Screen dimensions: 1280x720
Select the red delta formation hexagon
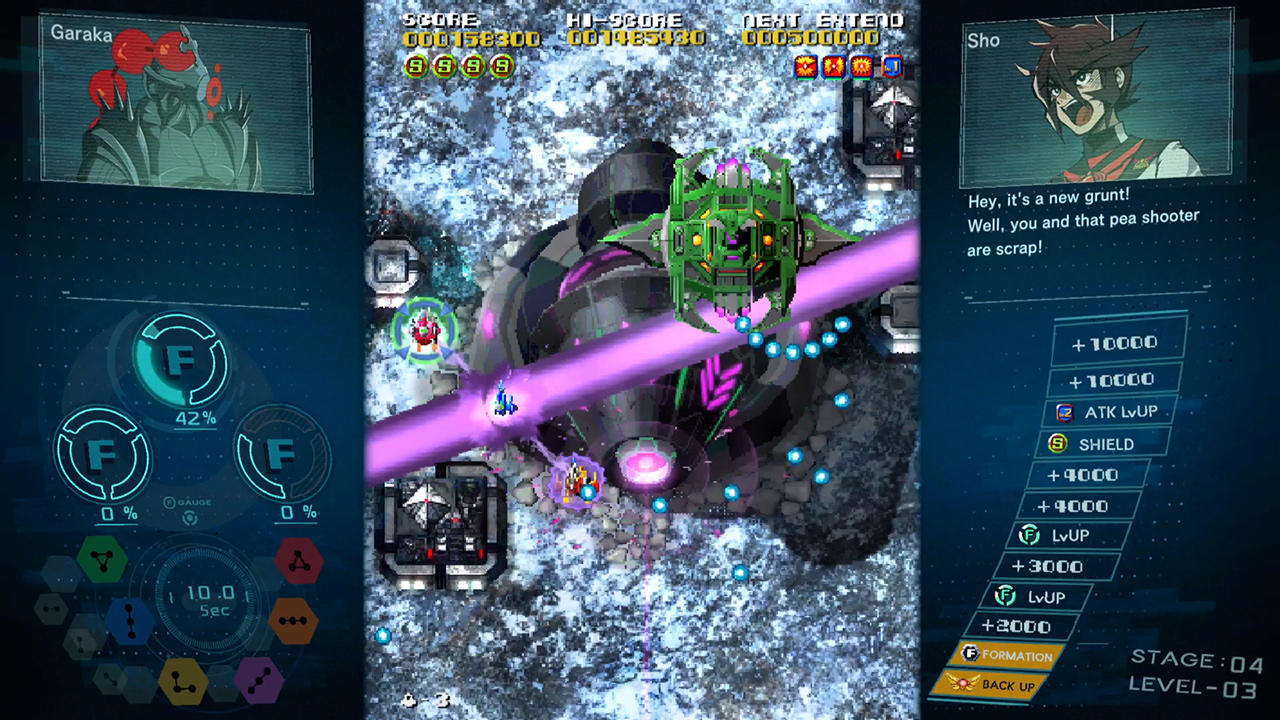pyautogui.click(x=298, y=563)
